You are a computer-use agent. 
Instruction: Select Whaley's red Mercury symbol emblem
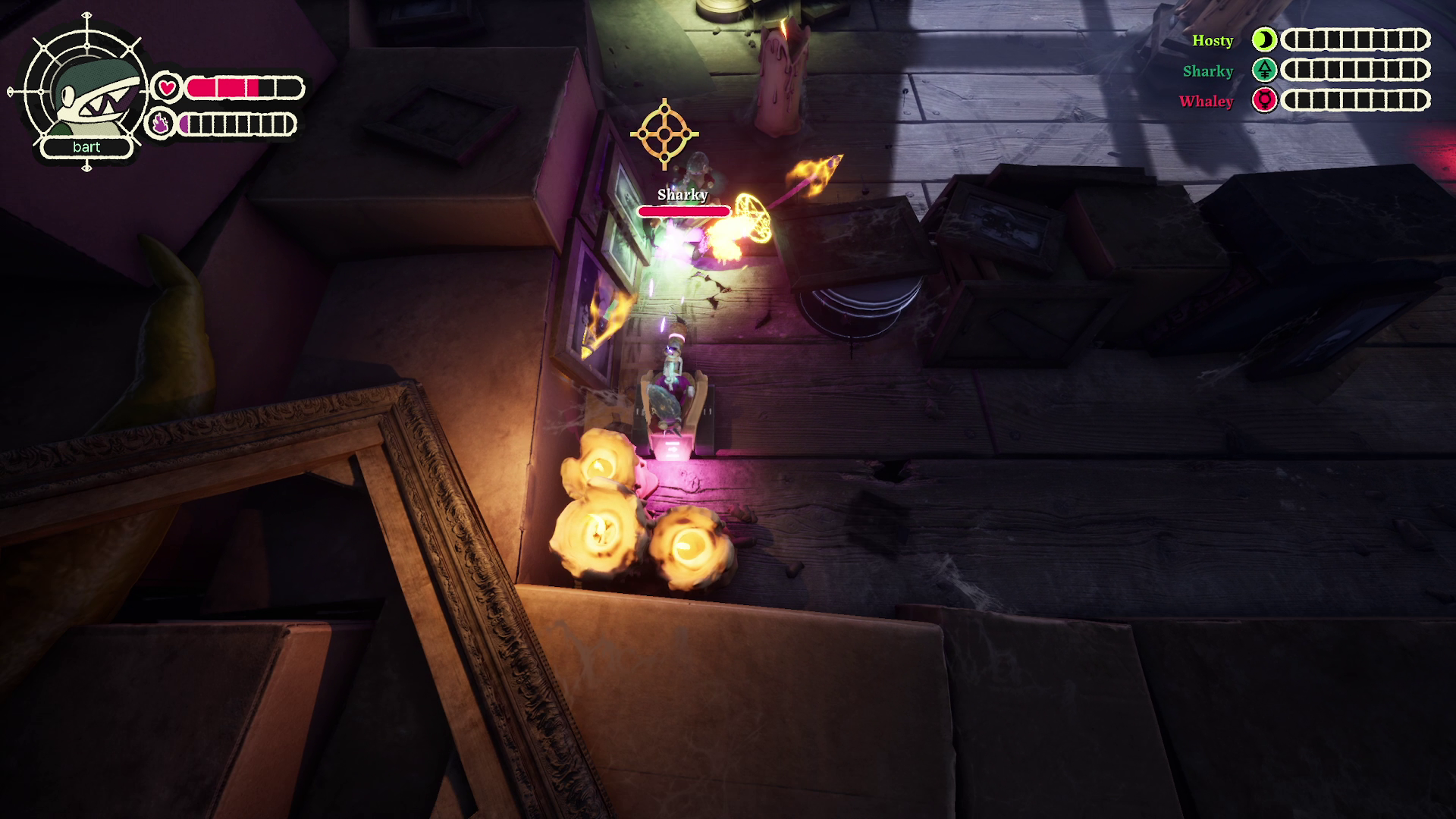pos(1265,101)
